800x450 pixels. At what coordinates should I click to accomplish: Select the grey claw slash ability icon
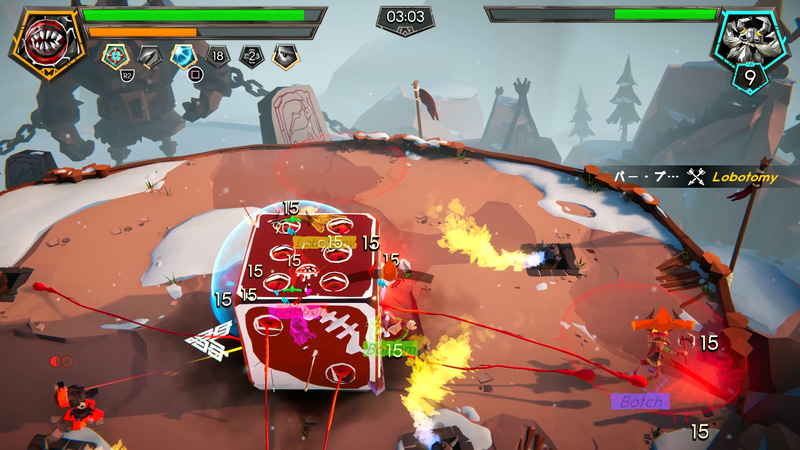coord(149,57)
